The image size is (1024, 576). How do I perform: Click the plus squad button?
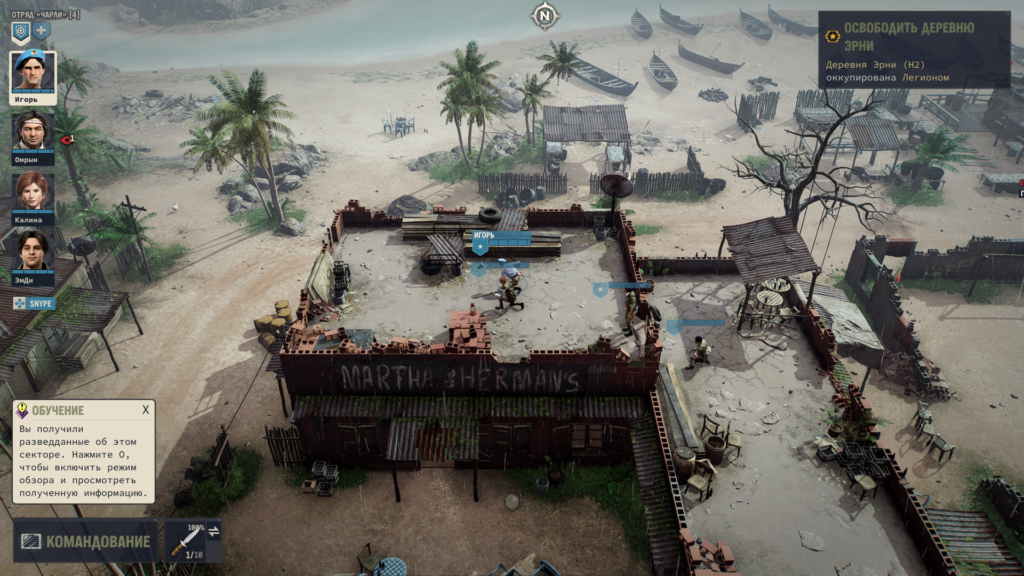pos(42,32)
